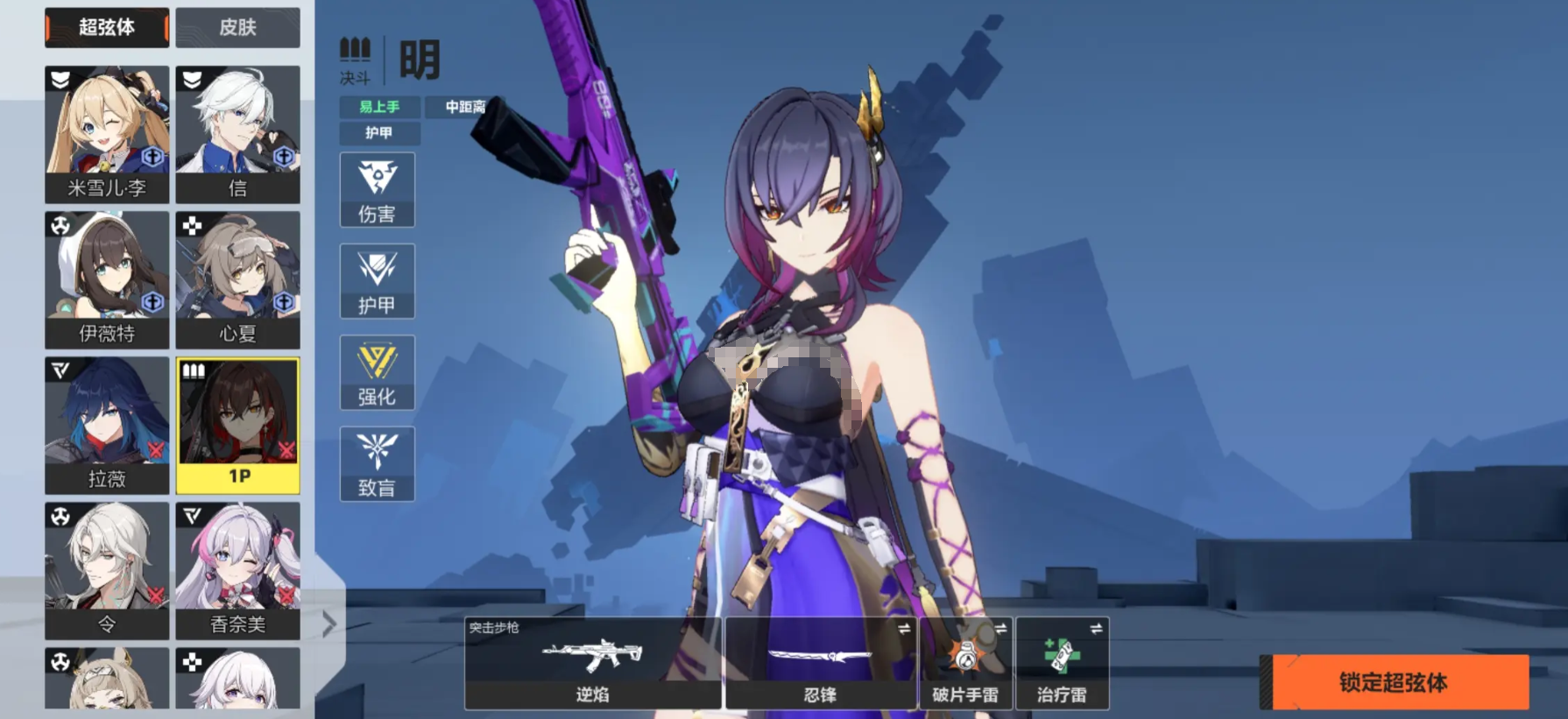Inspect the 致盲 skill
This screenshot has width=1568, height=719.
point(377,464)
